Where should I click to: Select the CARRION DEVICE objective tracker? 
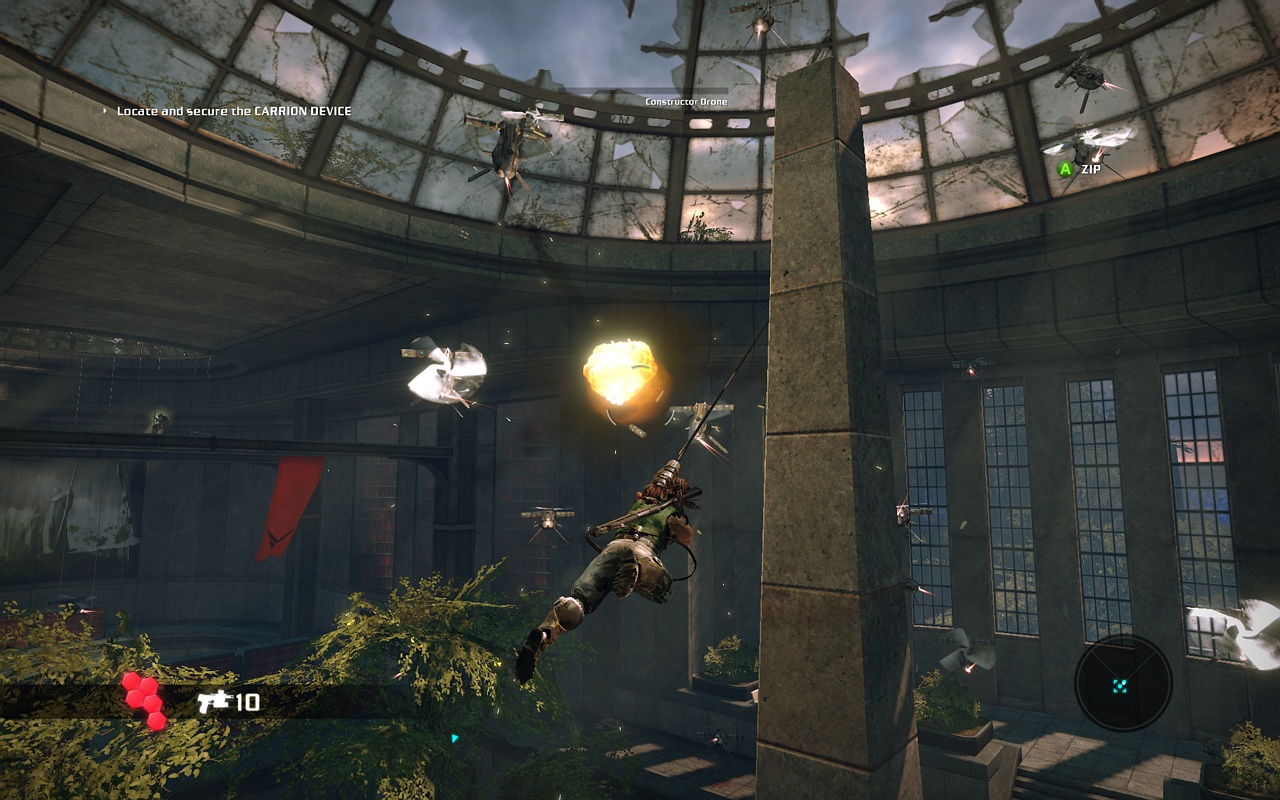click(x=233, y=111)
